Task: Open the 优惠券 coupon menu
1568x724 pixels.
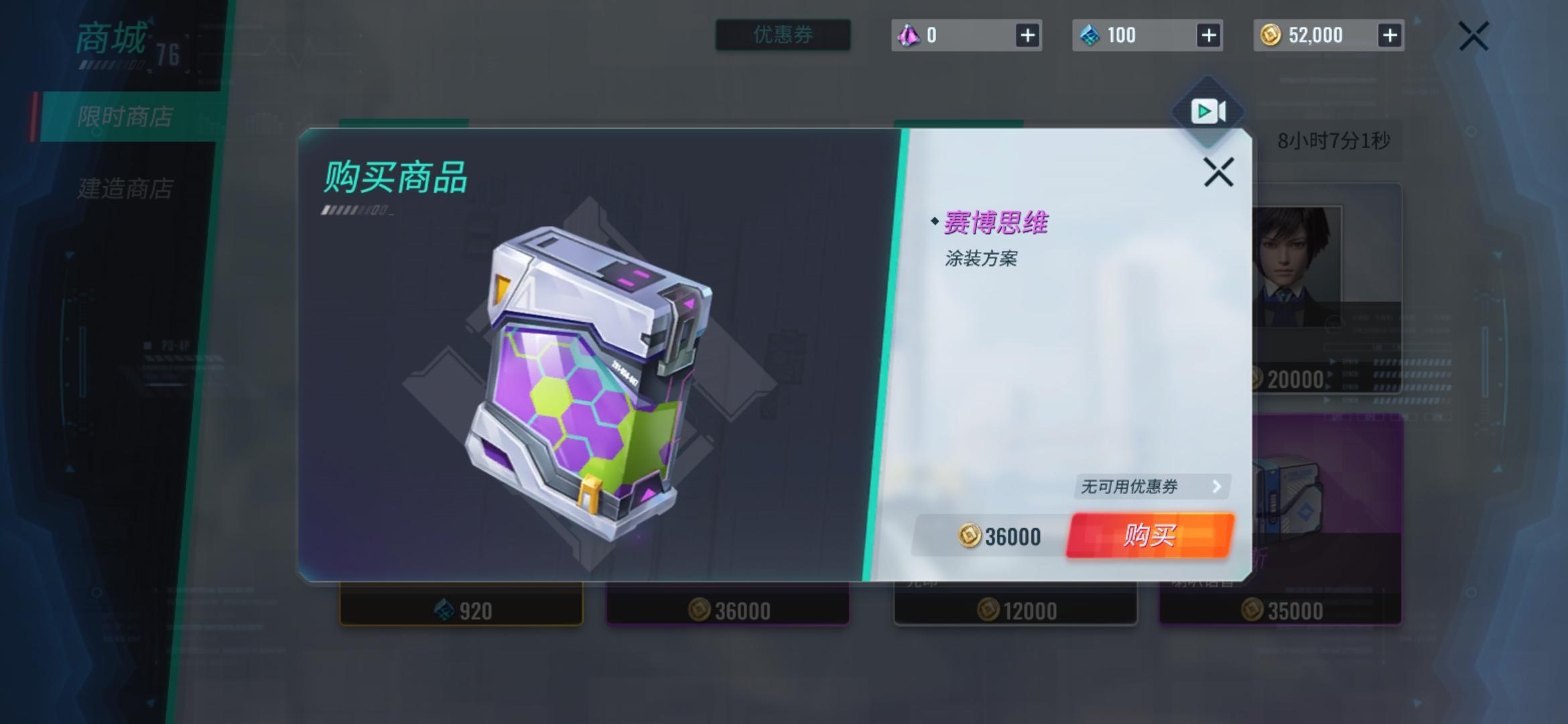Action: (x=782, y=35)
